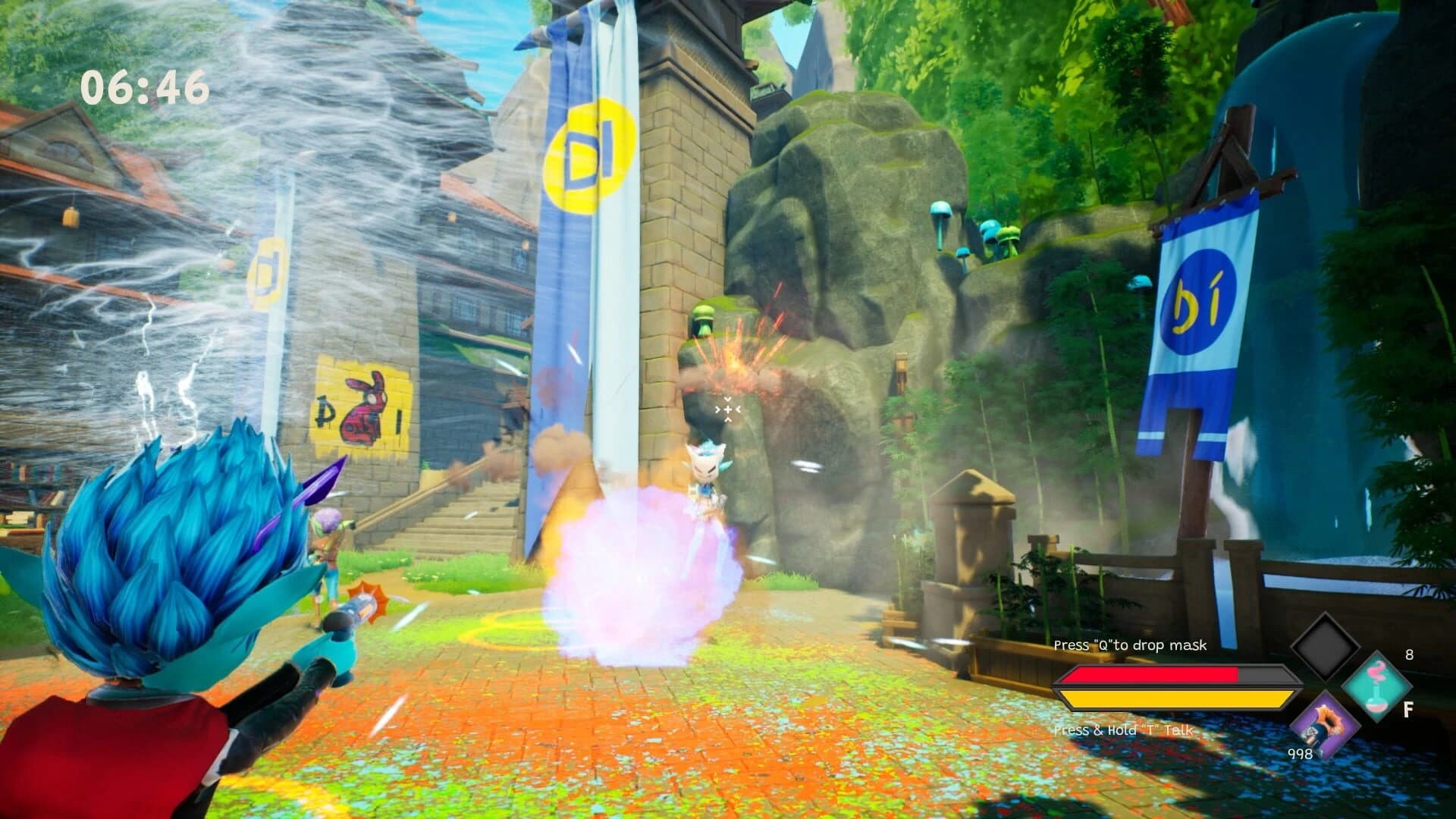Click the 'Press "Q" to drop mask' prompt

(x=1129, y=646)
